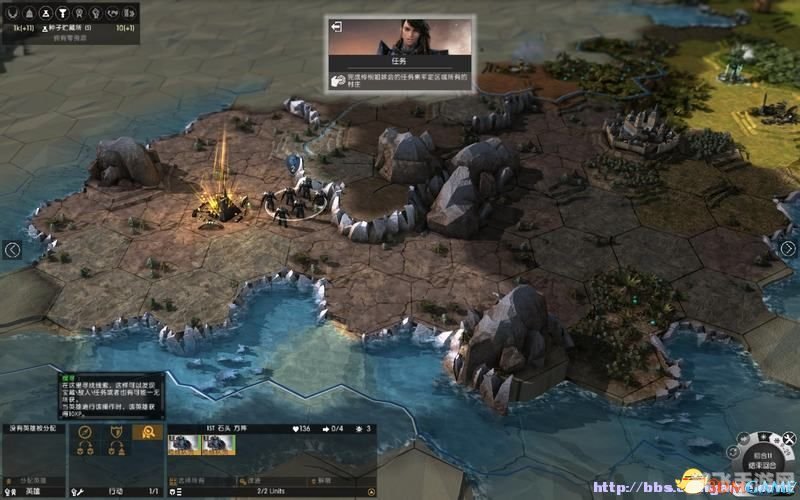Pan view with left edge arrow
Viewport: 800px width, 500px height.
click(x=12, y=250)
